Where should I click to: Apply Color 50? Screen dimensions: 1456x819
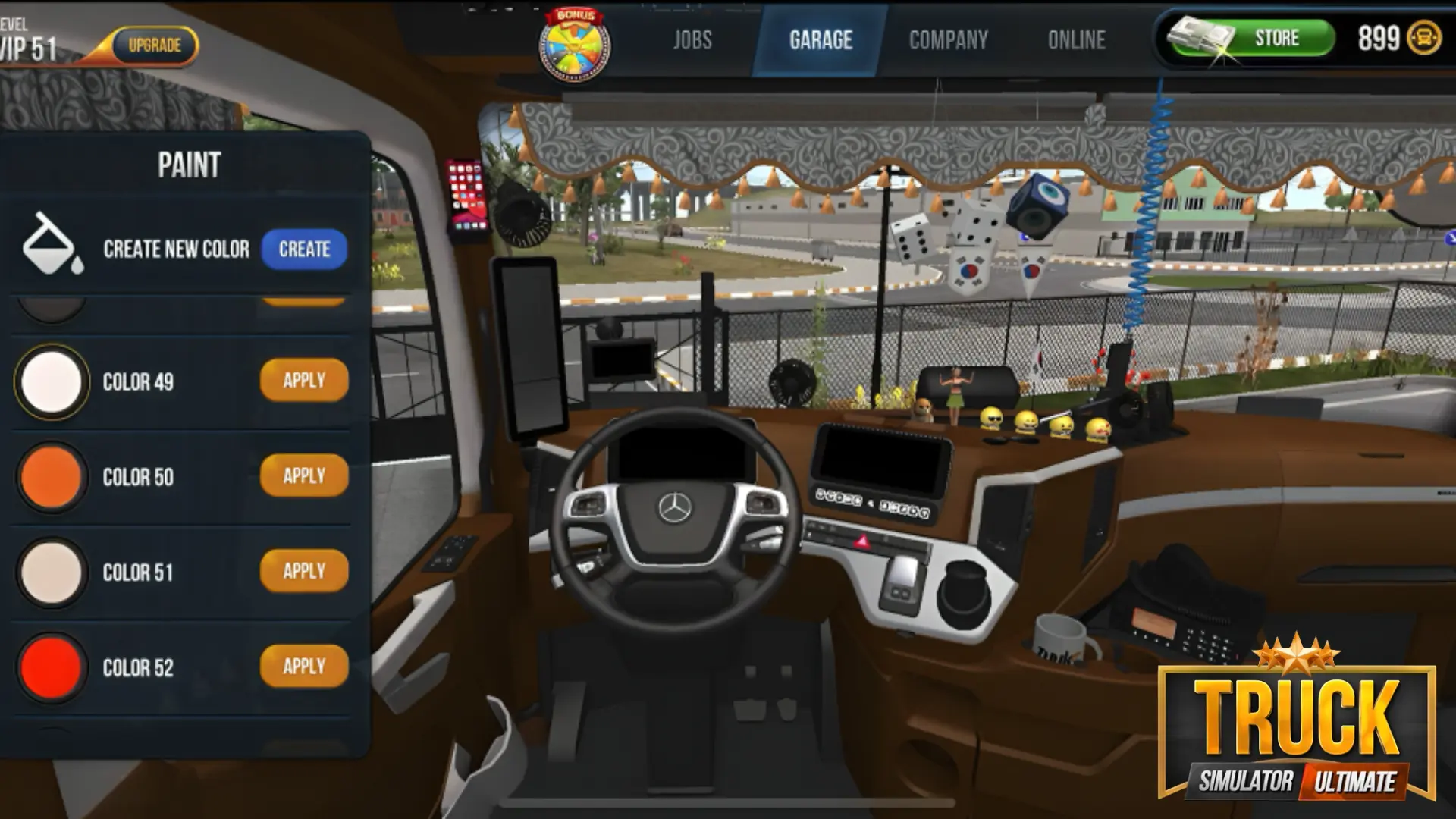coord(303,476)
